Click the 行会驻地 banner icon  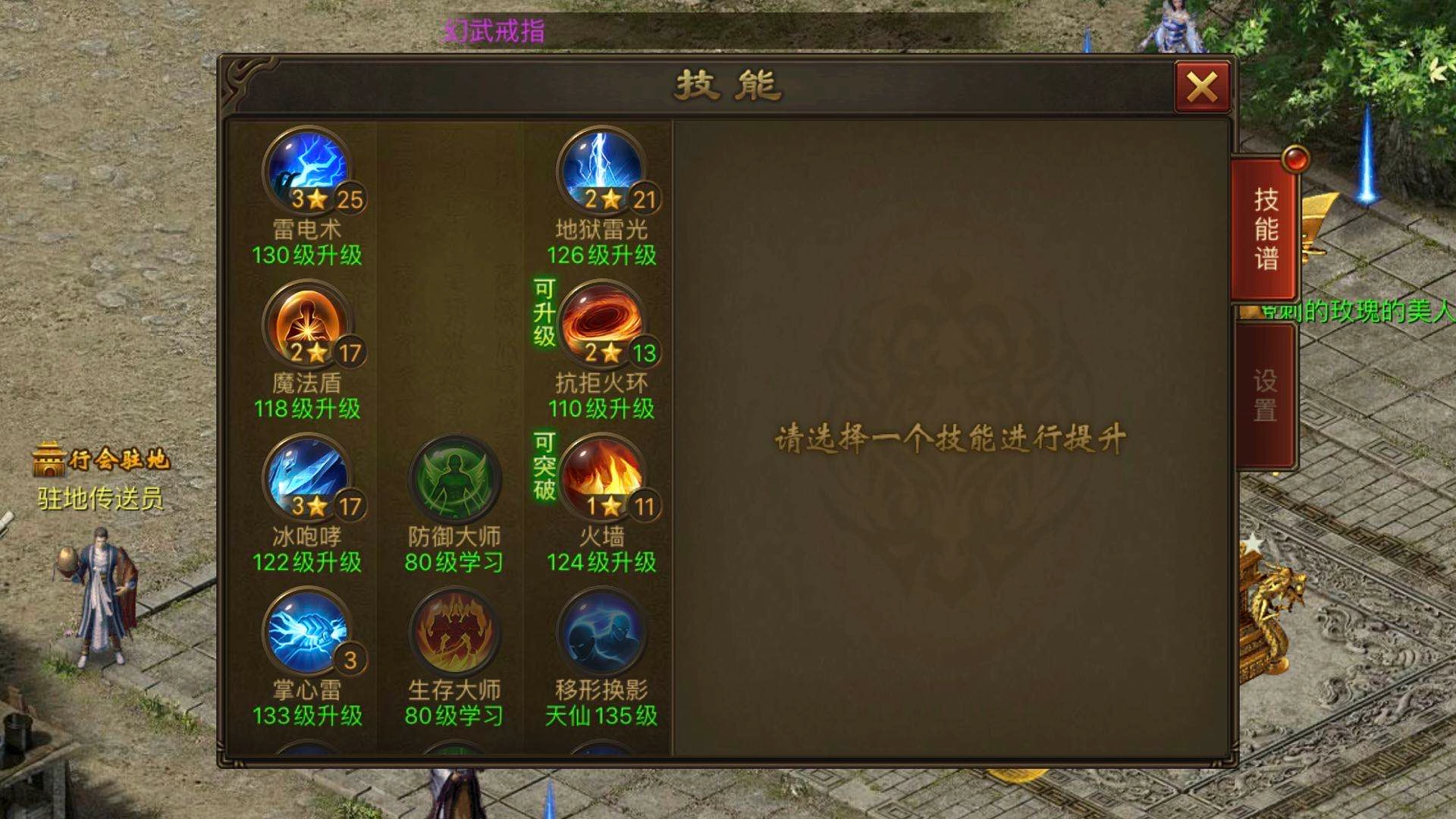(49, 458)
